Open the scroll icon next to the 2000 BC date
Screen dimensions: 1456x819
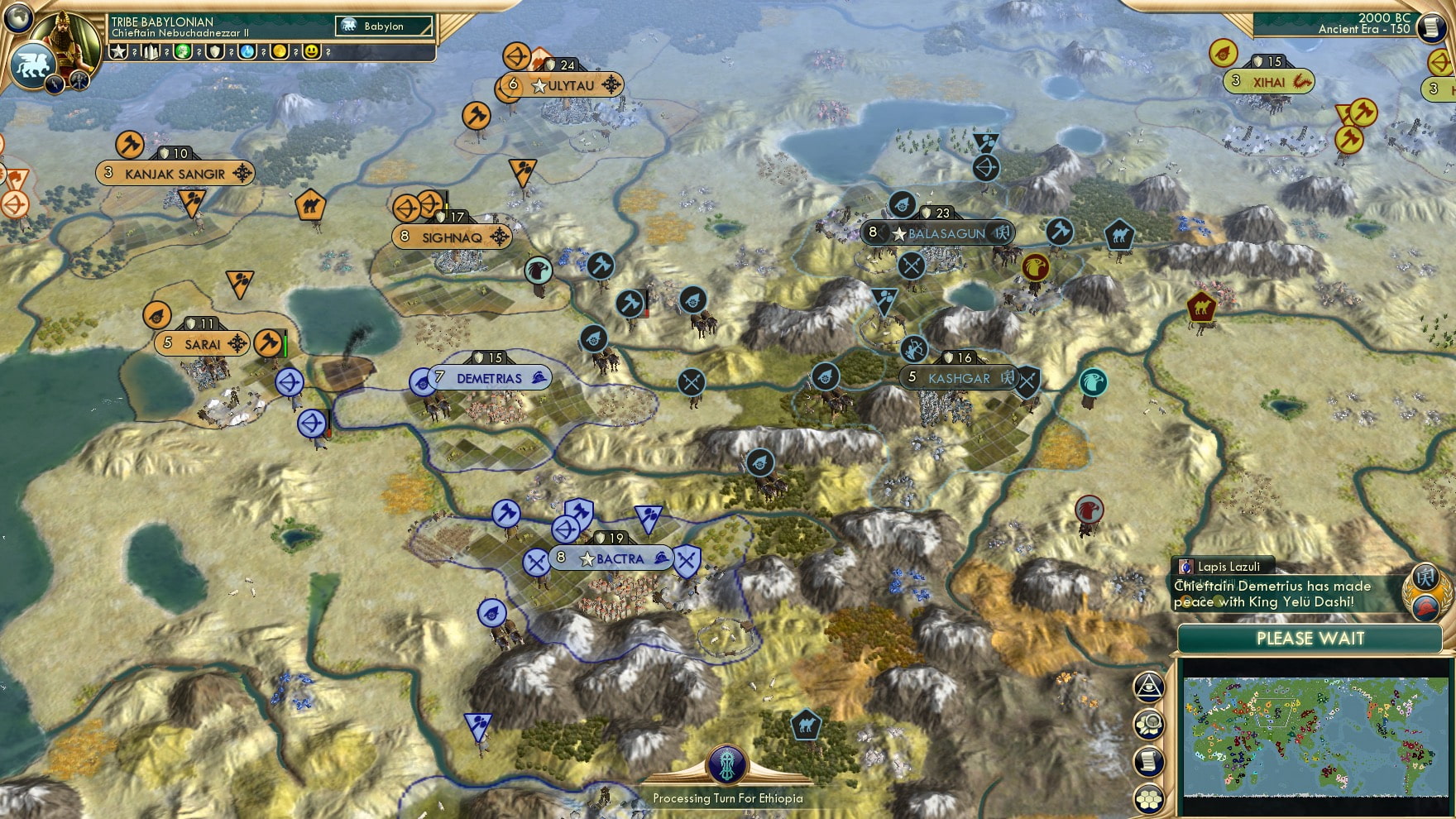click(1434, 29)
